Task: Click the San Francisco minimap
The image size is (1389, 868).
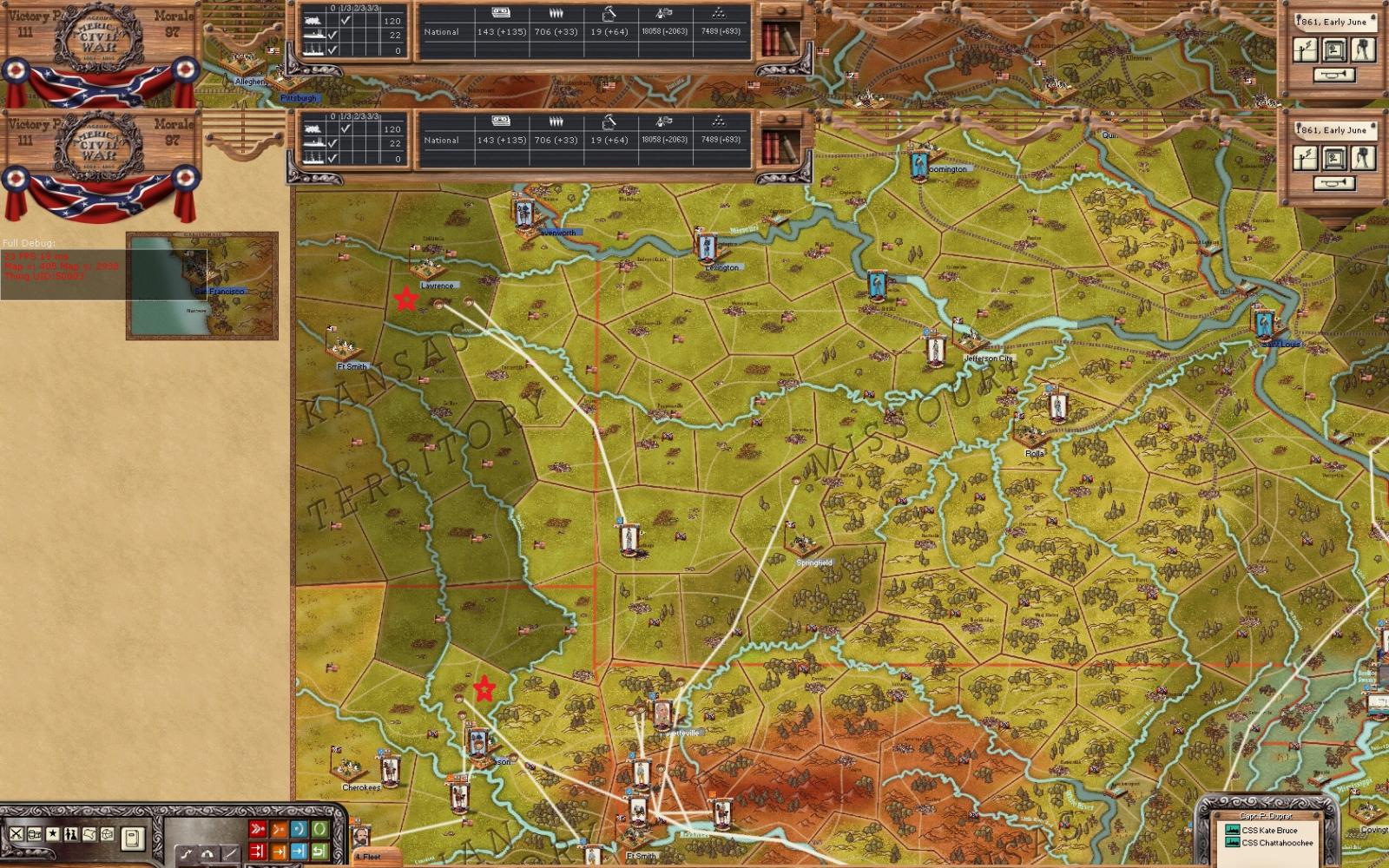Action: 202,285
